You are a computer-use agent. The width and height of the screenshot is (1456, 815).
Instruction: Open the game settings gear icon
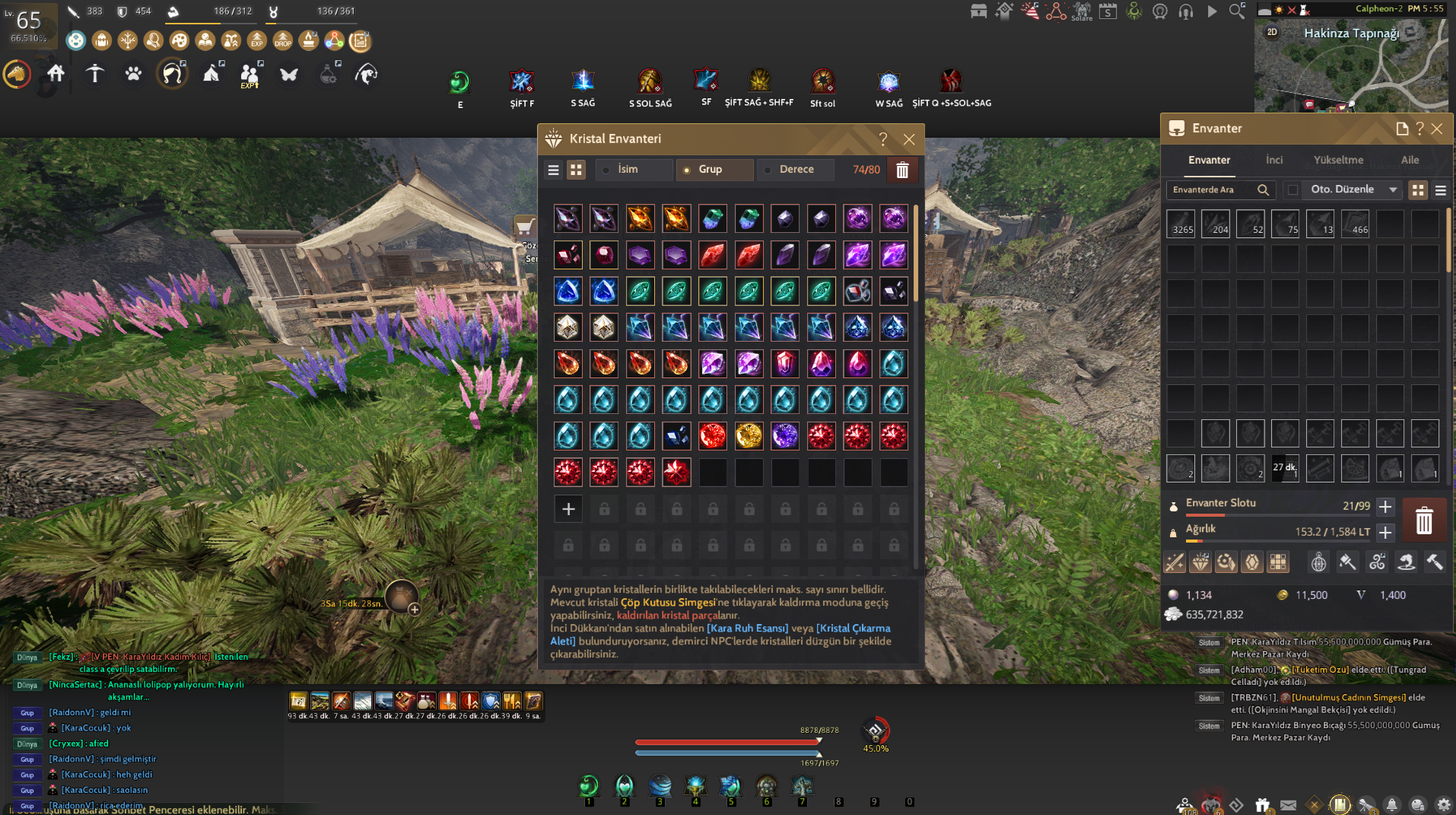1443,804
